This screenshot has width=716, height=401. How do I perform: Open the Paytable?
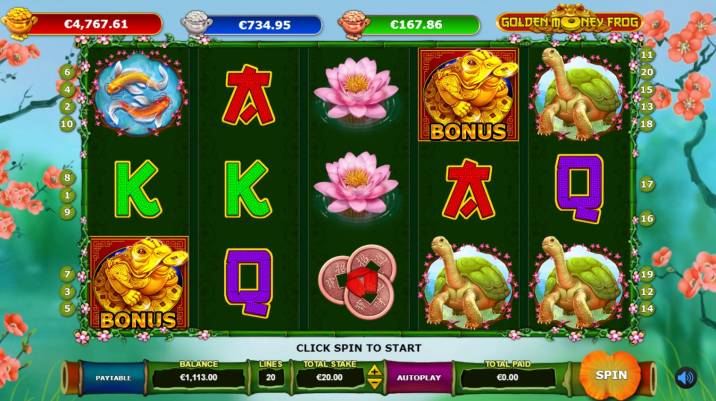click(112, 379)
